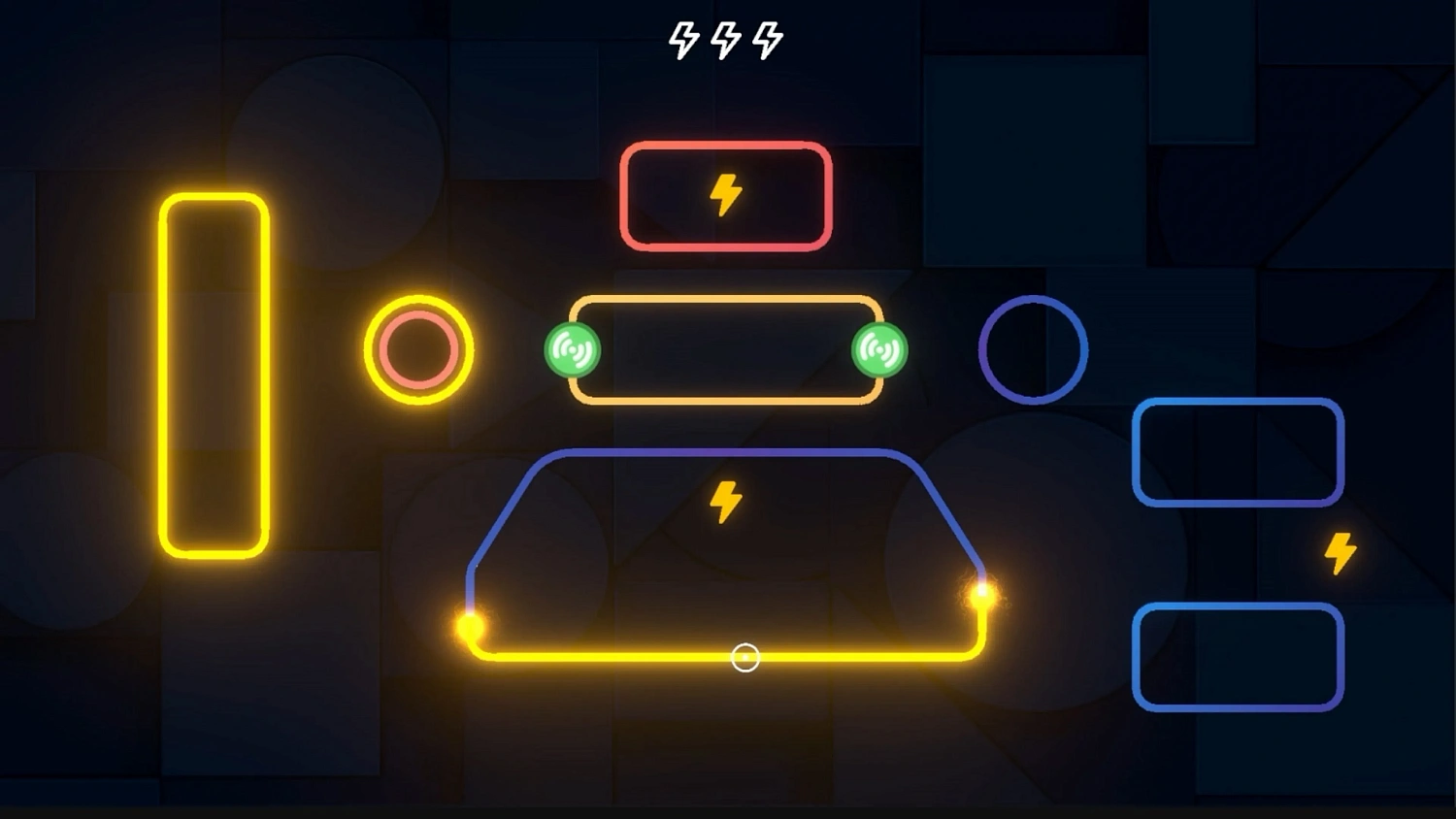Click the rightmost white lightning bolt at the top
Viewport: 1456px width, 819px height.
pos(770,39)
